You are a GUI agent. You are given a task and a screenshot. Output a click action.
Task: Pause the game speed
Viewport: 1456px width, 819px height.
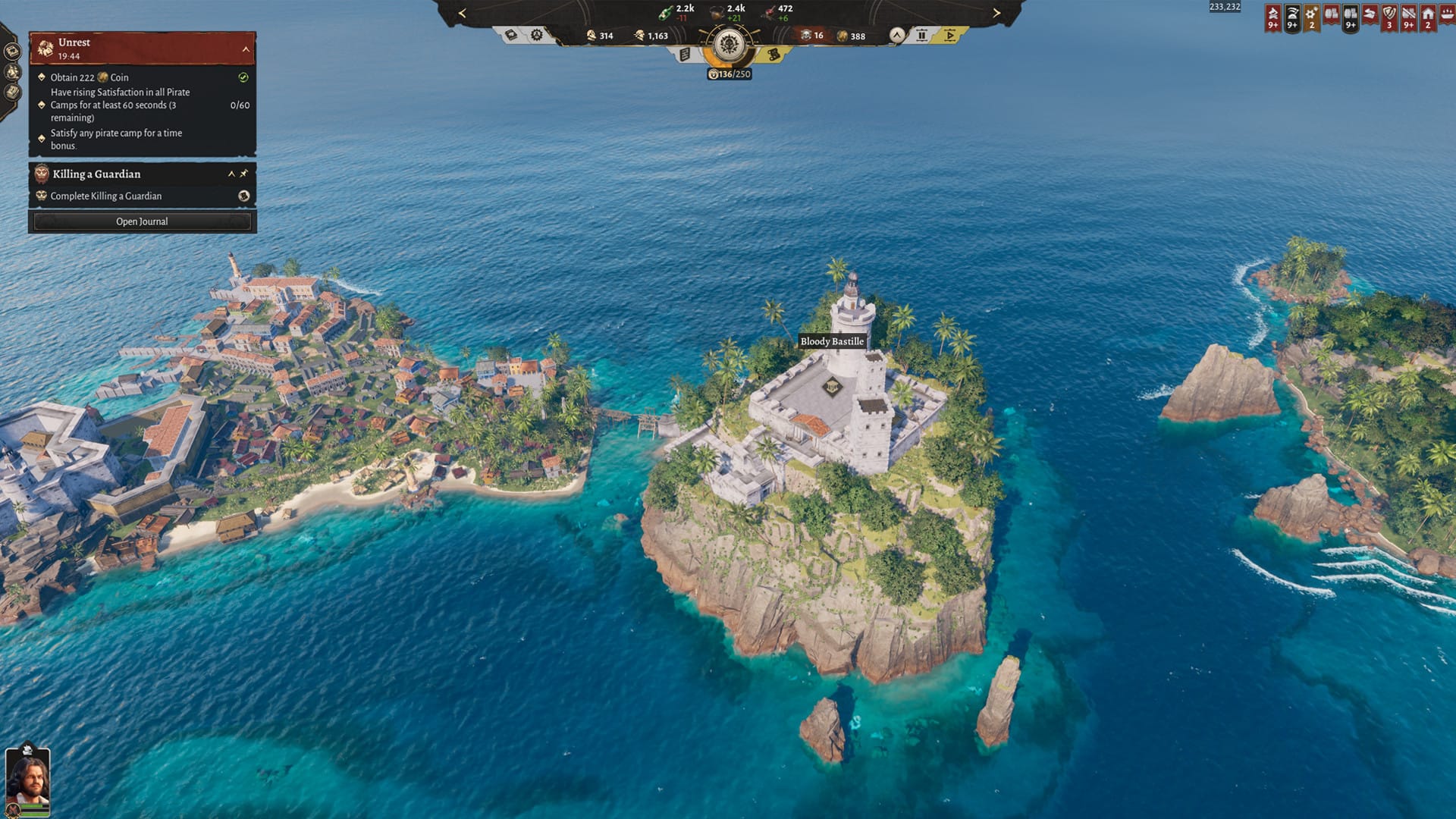(921, 35)
